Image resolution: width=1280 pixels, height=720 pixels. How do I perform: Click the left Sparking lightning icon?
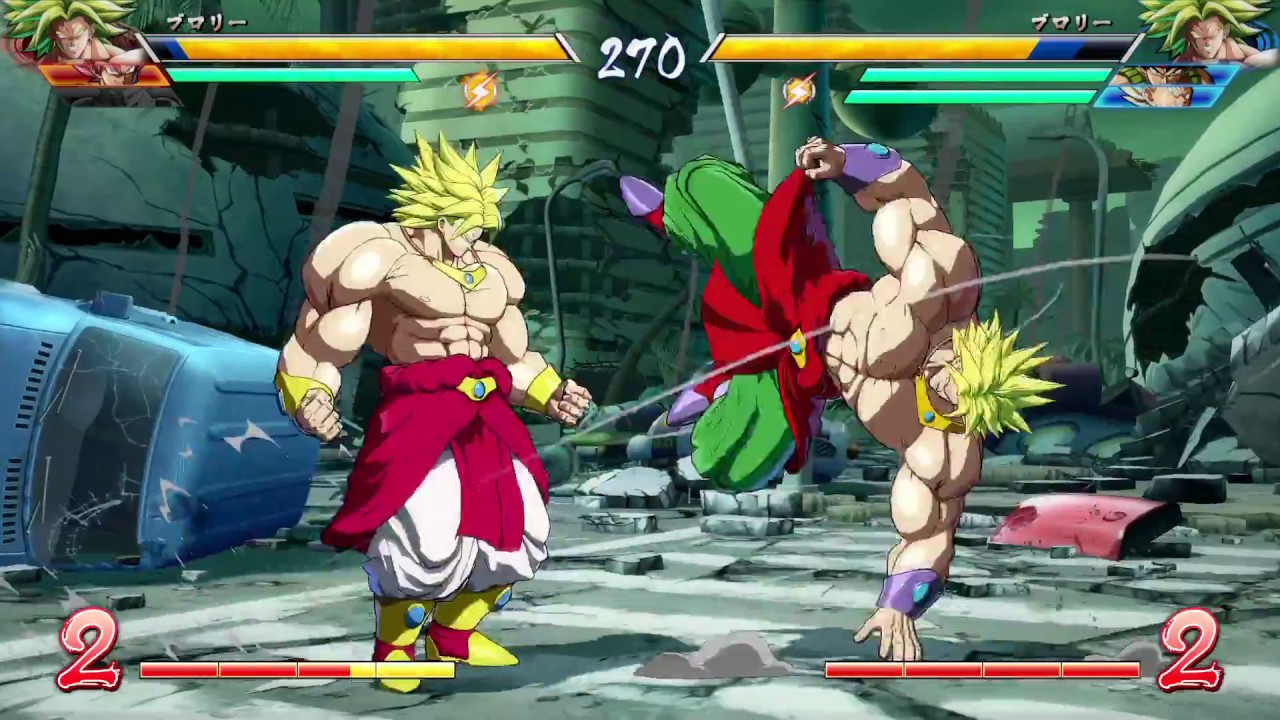(480, 91)
